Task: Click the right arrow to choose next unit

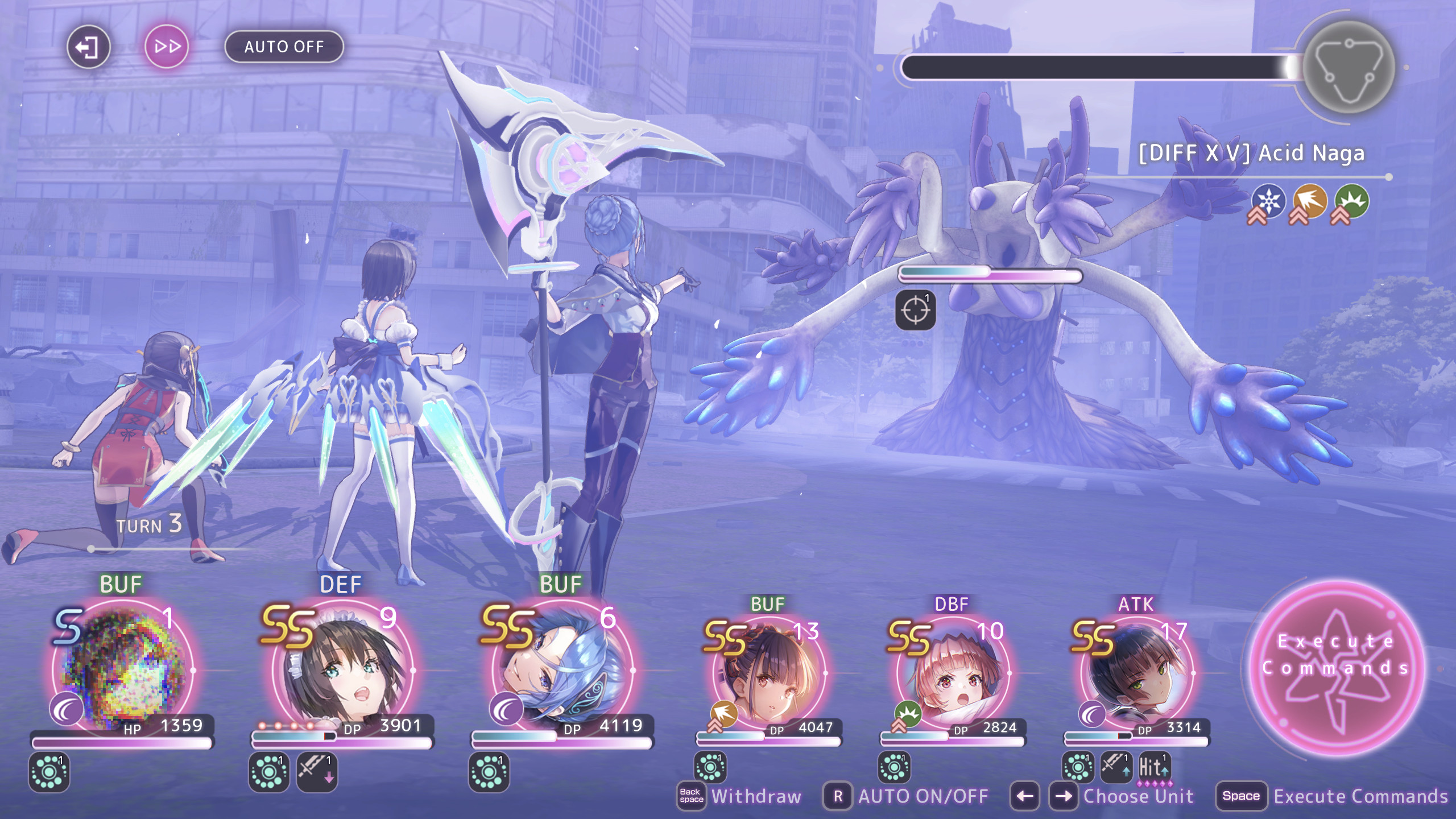Action: [1063, 796]
